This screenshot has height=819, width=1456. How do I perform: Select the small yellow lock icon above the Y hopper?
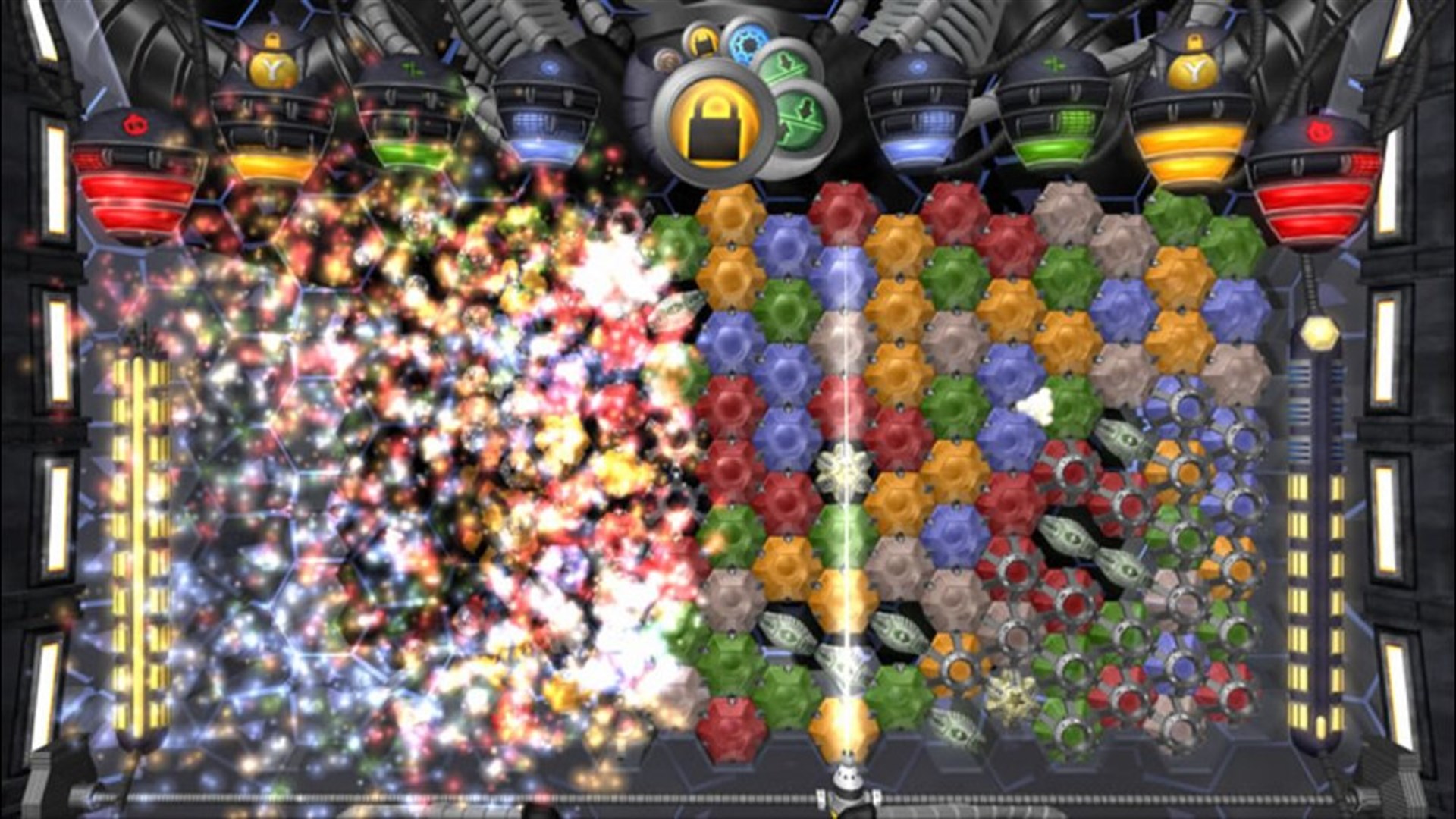1194,42
